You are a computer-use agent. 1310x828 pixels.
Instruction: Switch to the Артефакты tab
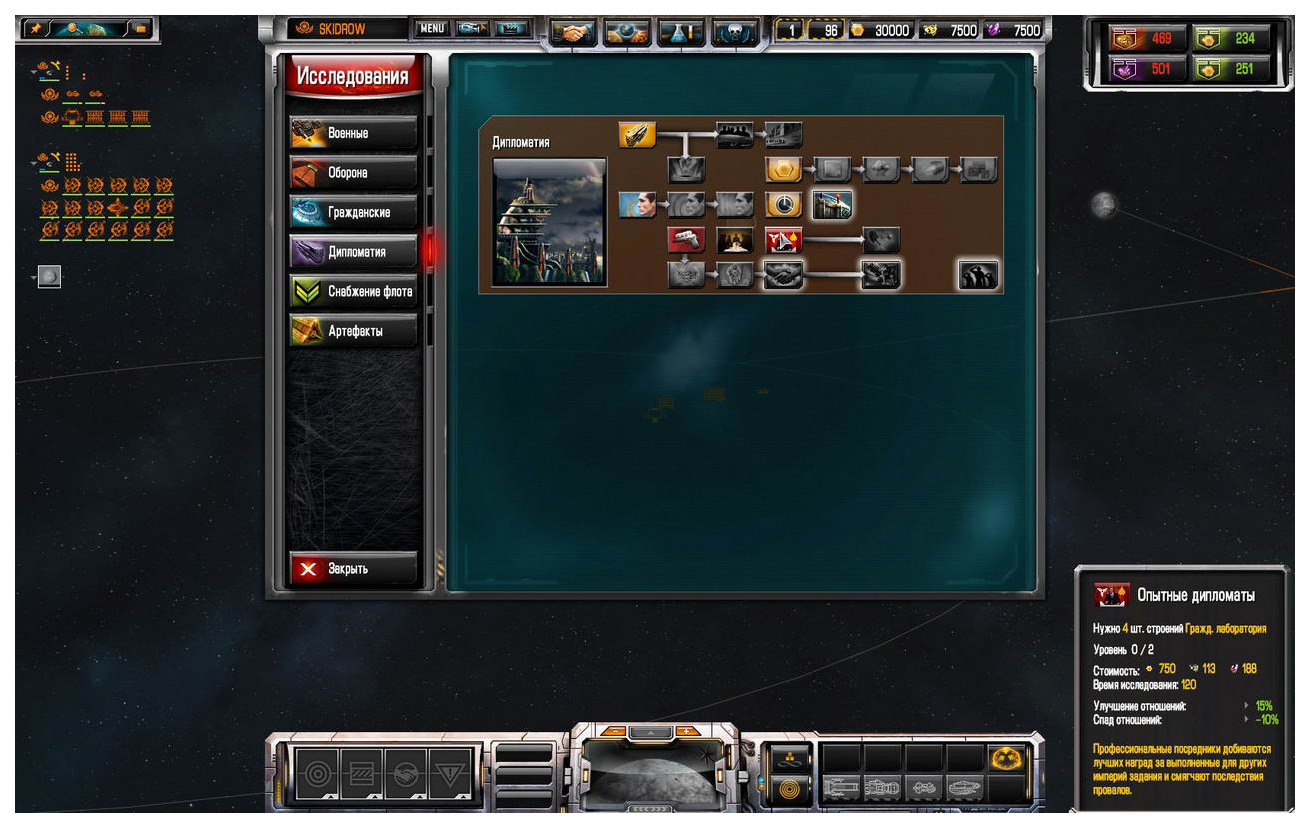point(353,331)
